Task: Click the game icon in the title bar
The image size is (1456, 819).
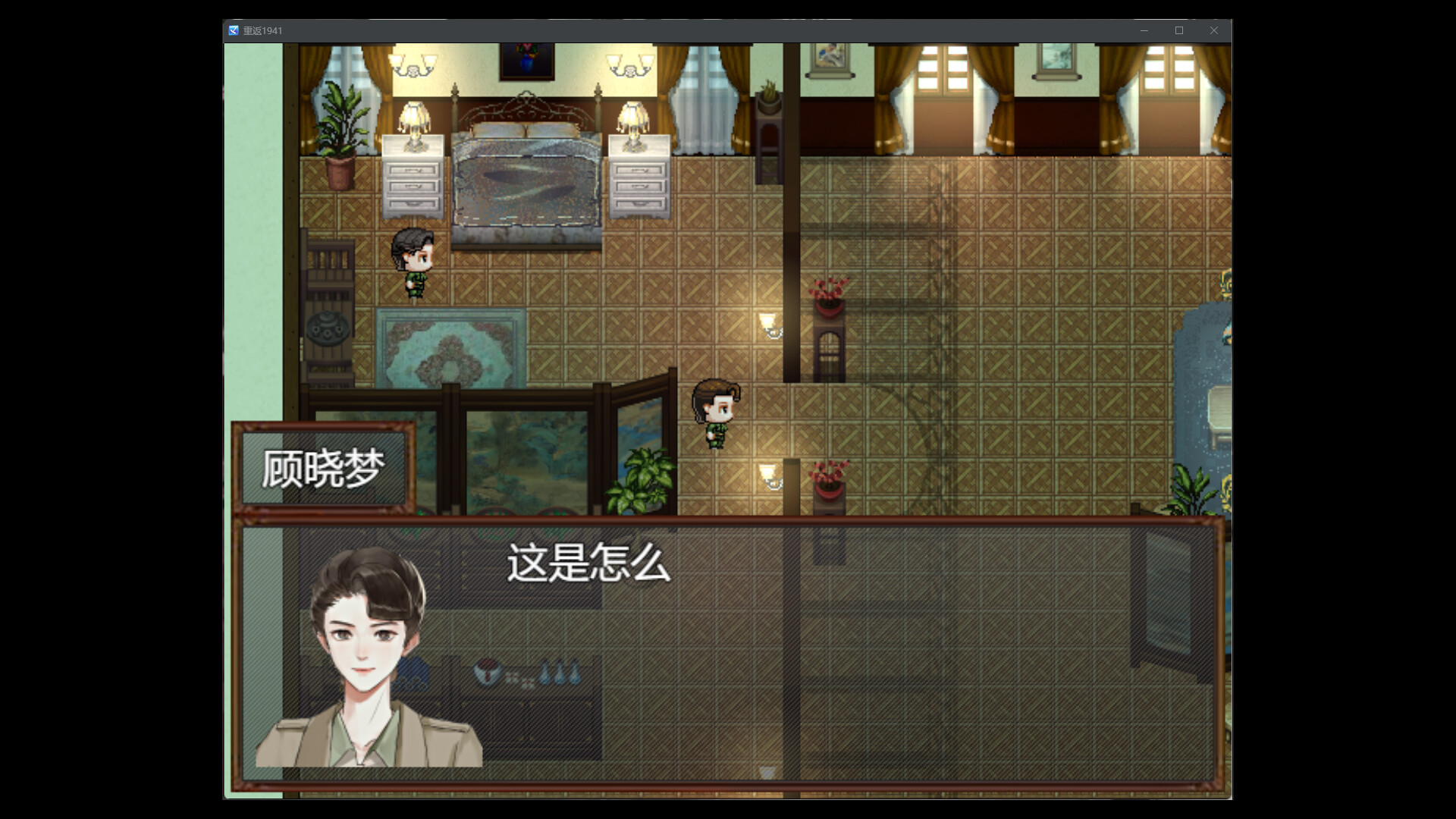Action: coord(233,30)
